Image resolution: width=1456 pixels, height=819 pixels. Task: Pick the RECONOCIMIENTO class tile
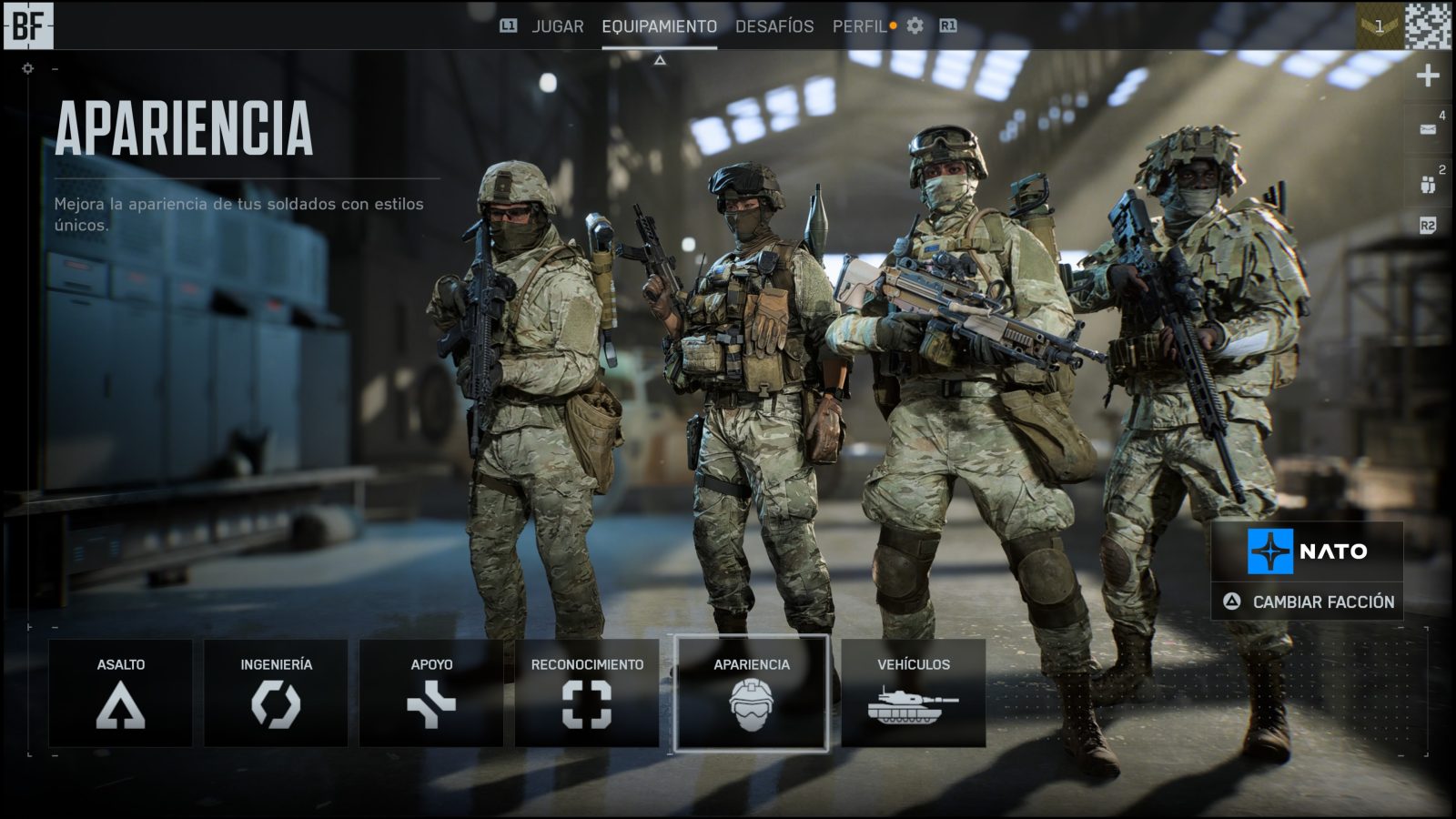pos(587,693)
